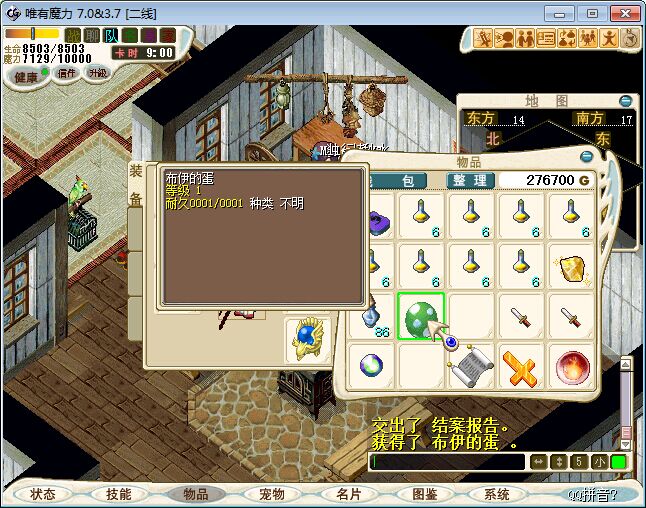This screenshot has height=508, width=646.
Task: Select the paper scroll item
Action: click(471, 367)
